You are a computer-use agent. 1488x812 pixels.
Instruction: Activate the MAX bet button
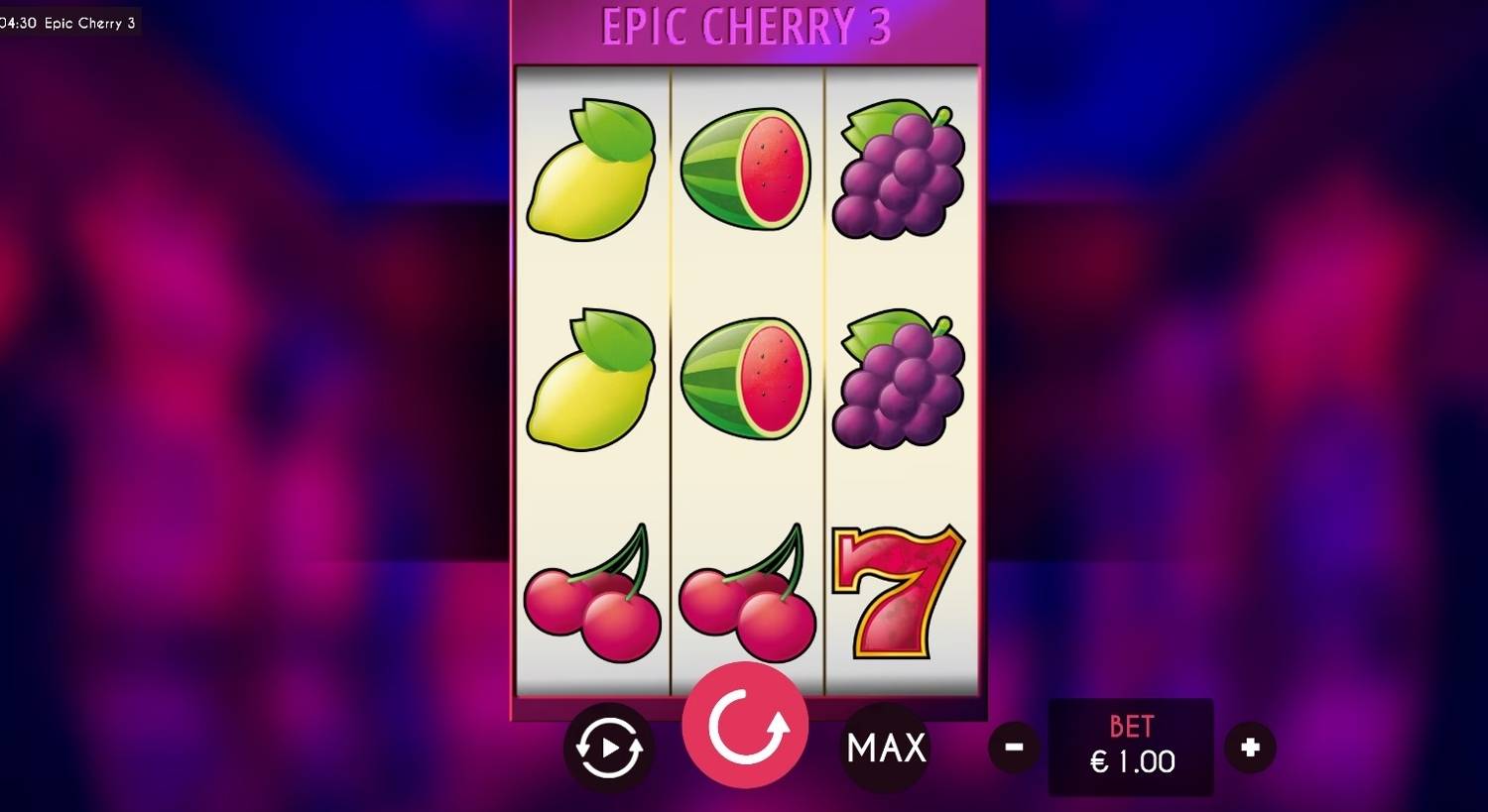[x=884, y=747]
